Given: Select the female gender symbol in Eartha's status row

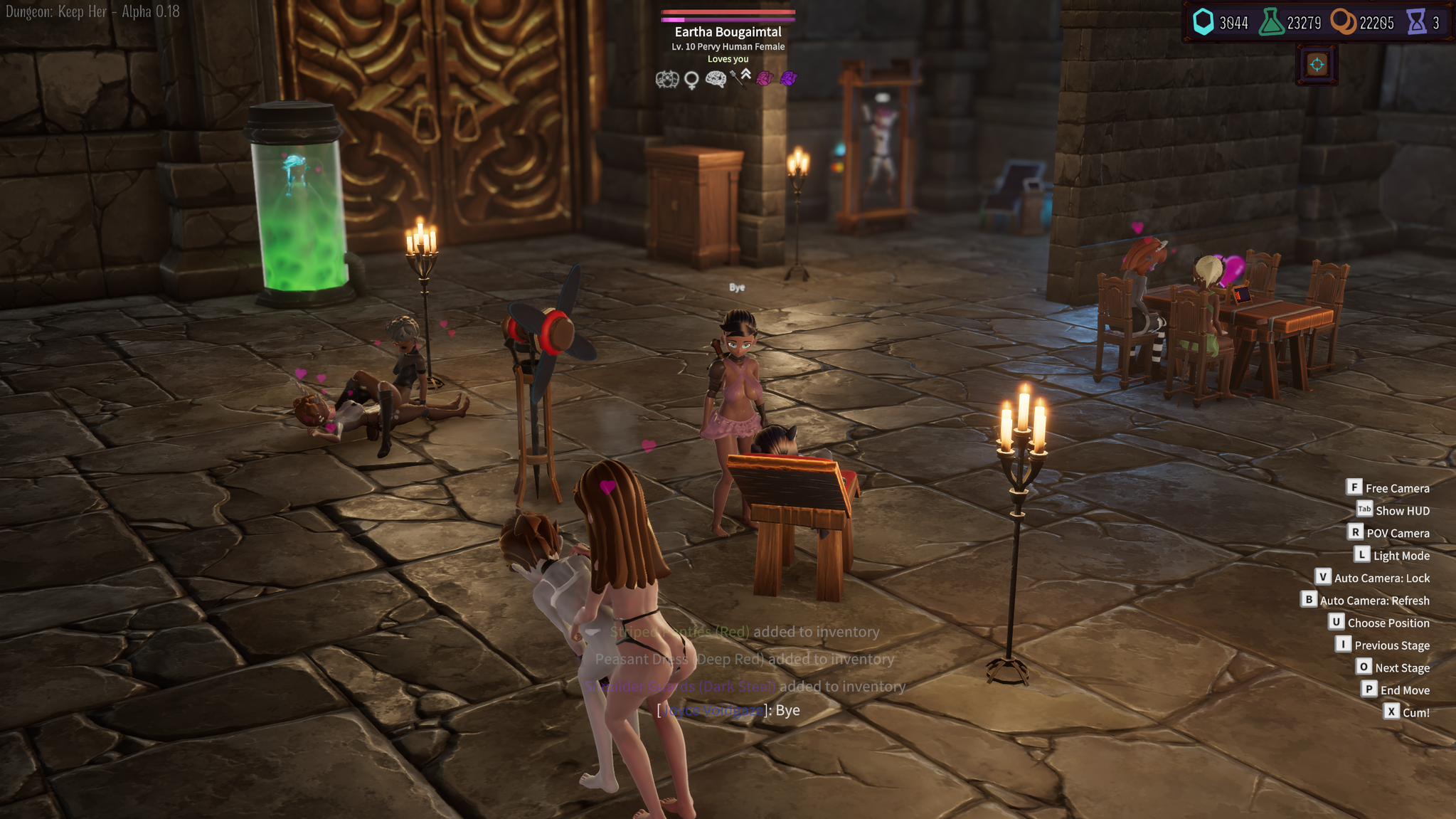Looking at the screenshot, I should coord(691,80).
